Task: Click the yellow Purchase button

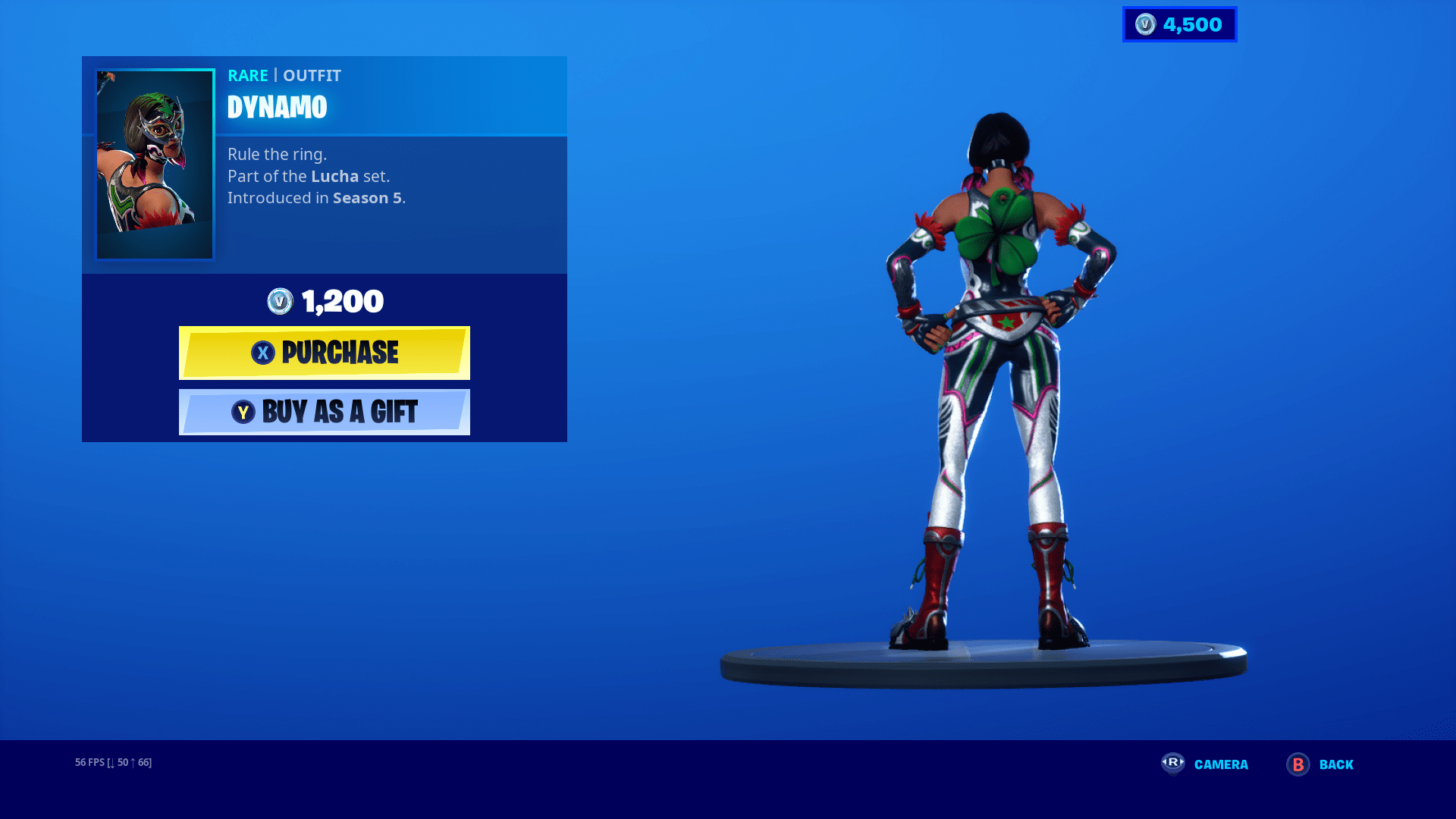Action: (x=325, y=352)
